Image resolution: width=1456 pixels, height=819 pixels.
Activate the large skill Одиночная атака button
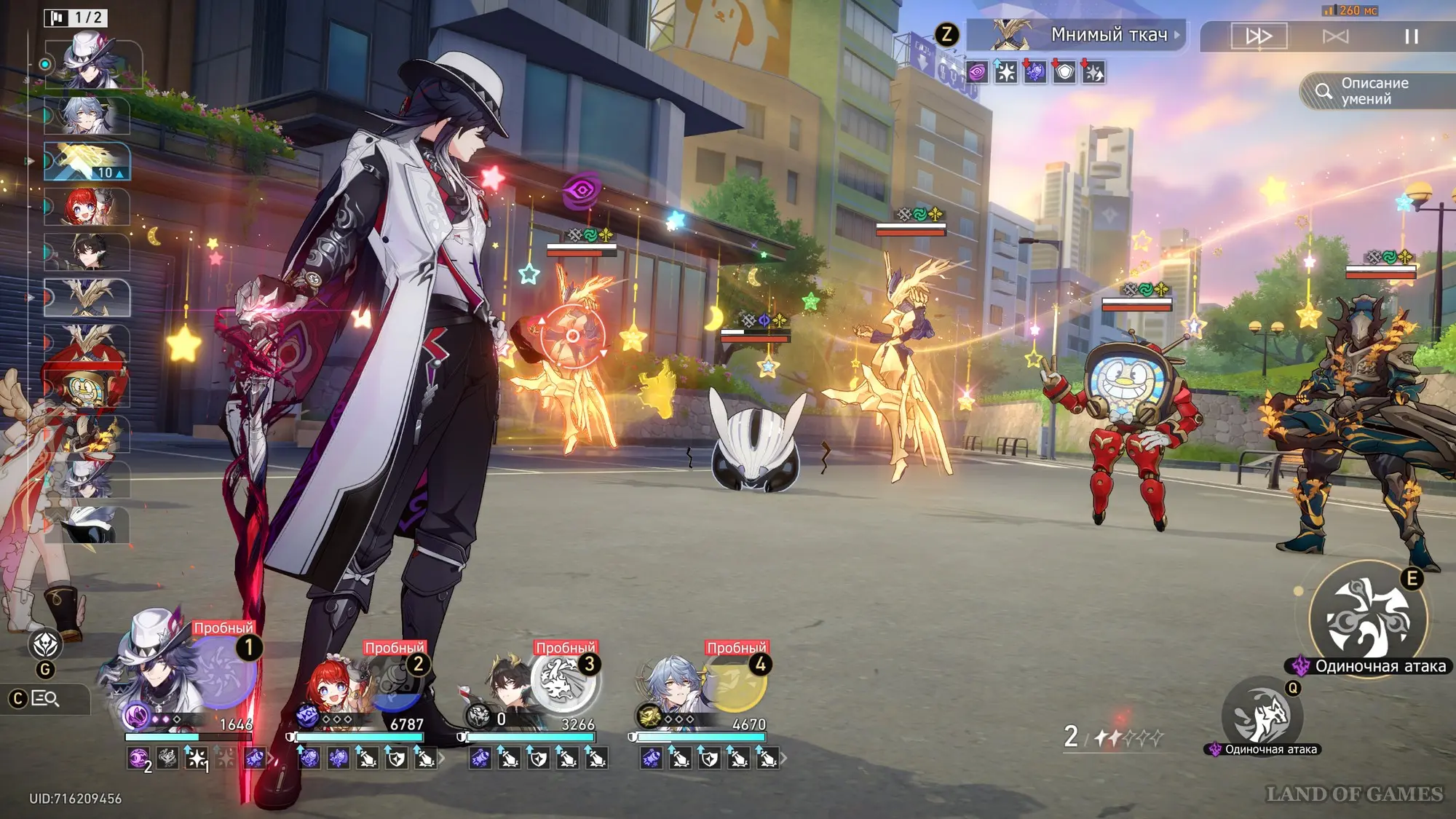tap(1367, 619)
